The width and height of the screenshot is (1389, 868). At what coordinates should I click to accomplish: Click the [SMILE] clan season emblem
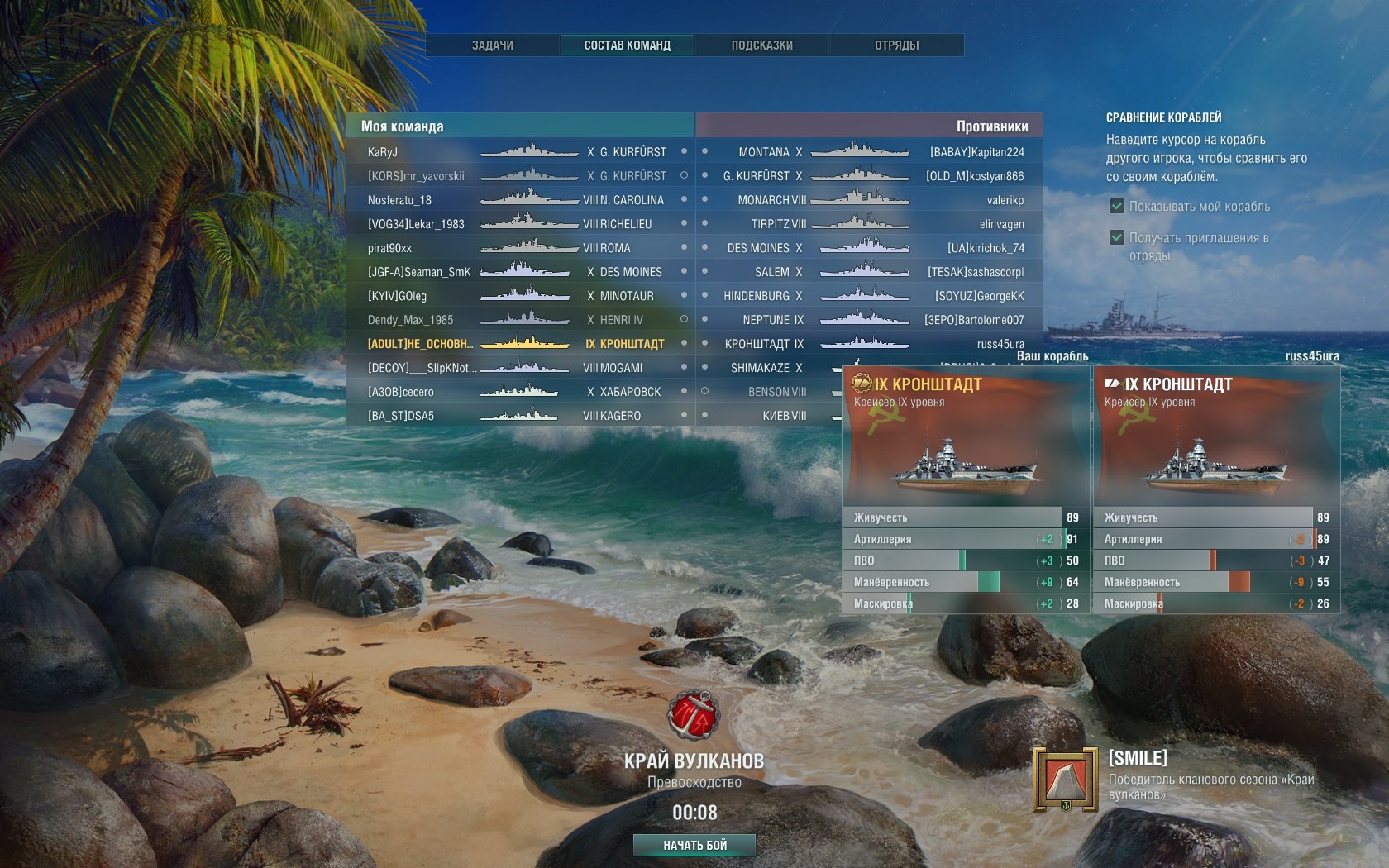1065,779
